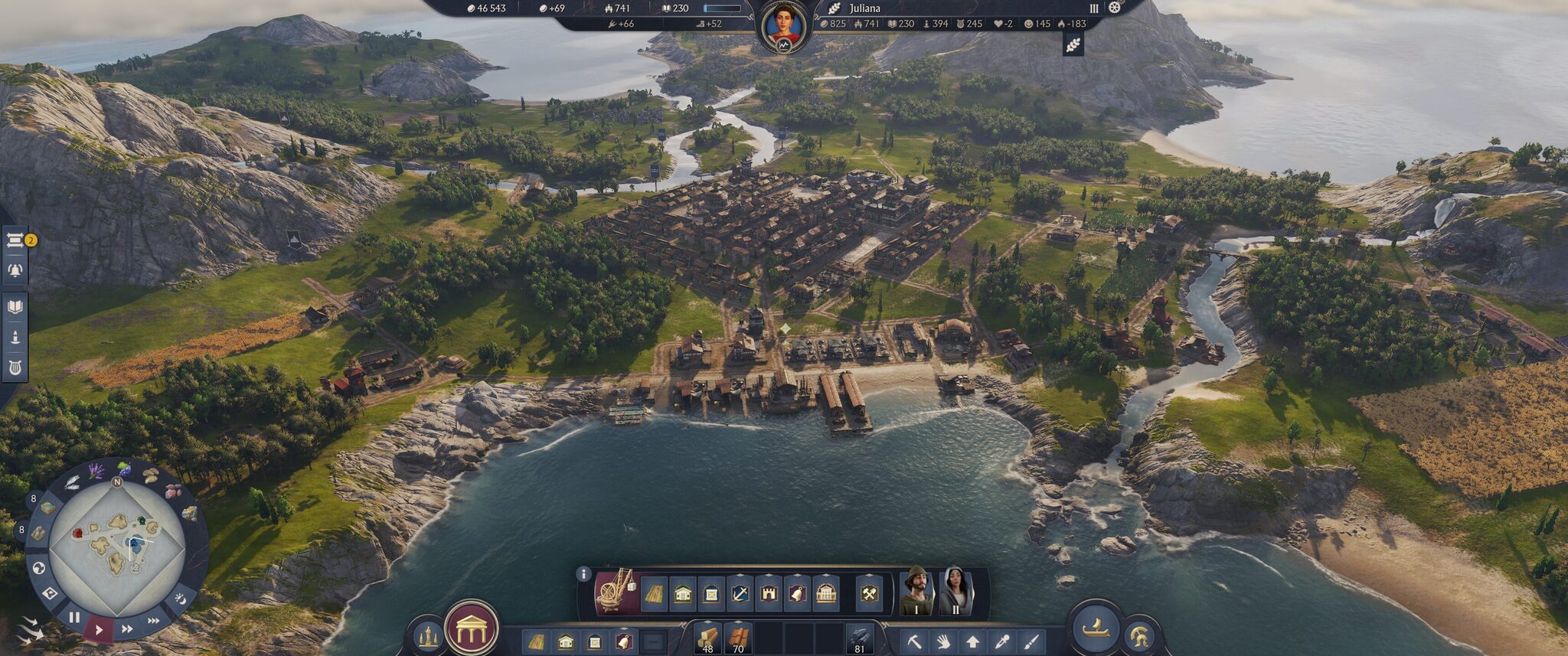Viewport: 1568px width, 656px height.
Task: Open the statistics graph button under the portrait
Action: (785, 46)
